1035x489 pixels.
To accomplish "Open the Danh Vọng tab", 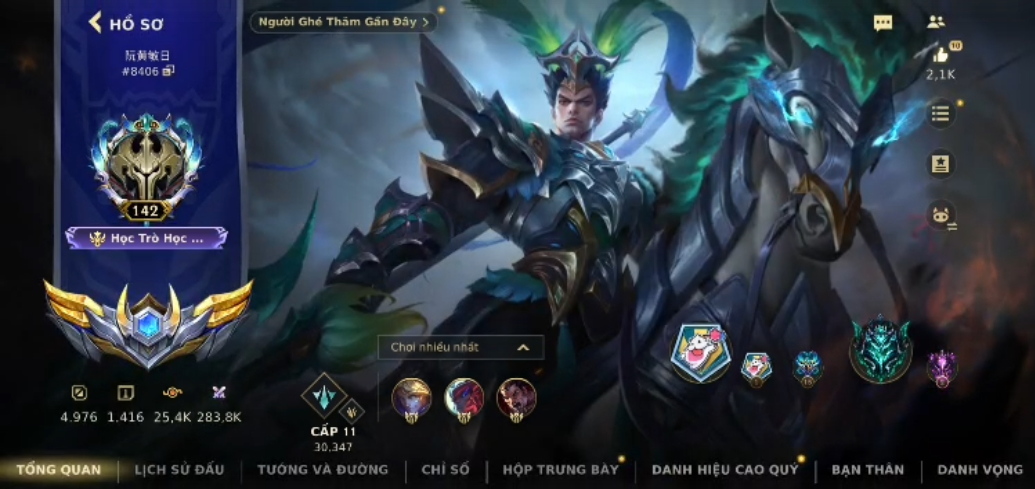I will [x=980, y=469].
